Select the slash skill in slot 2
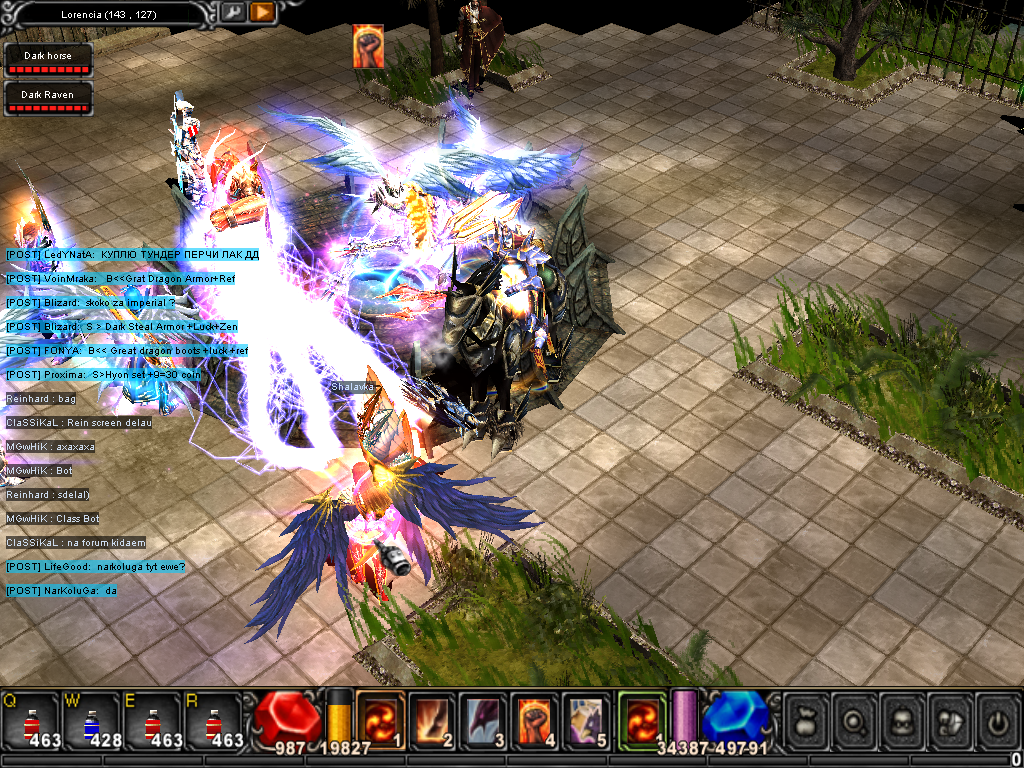This screenshot has height=768, width=1024. tap(433, 720)
